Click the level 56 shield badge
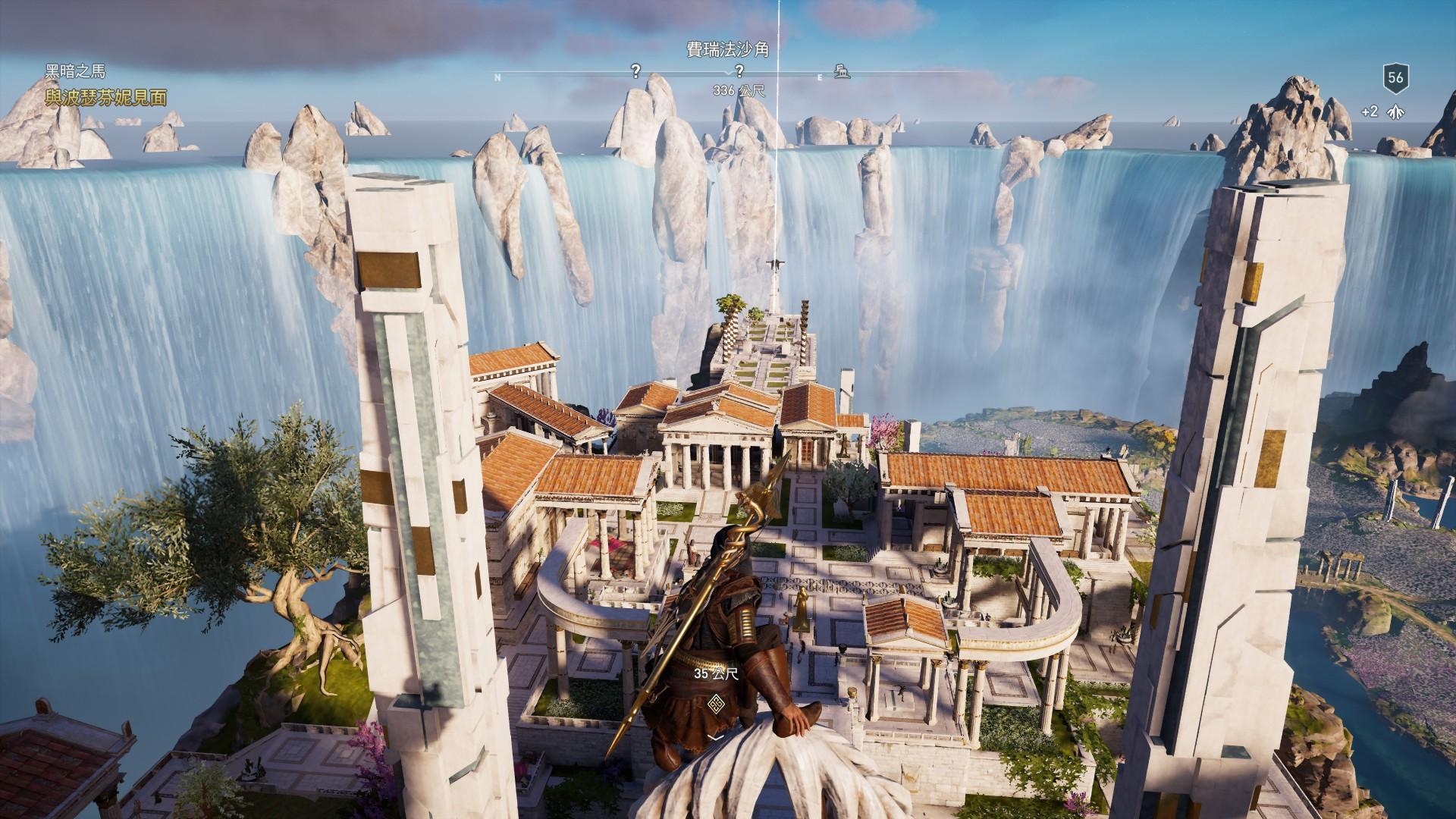The width and height of the screenshot is (1456, 819). [1395, 78]
